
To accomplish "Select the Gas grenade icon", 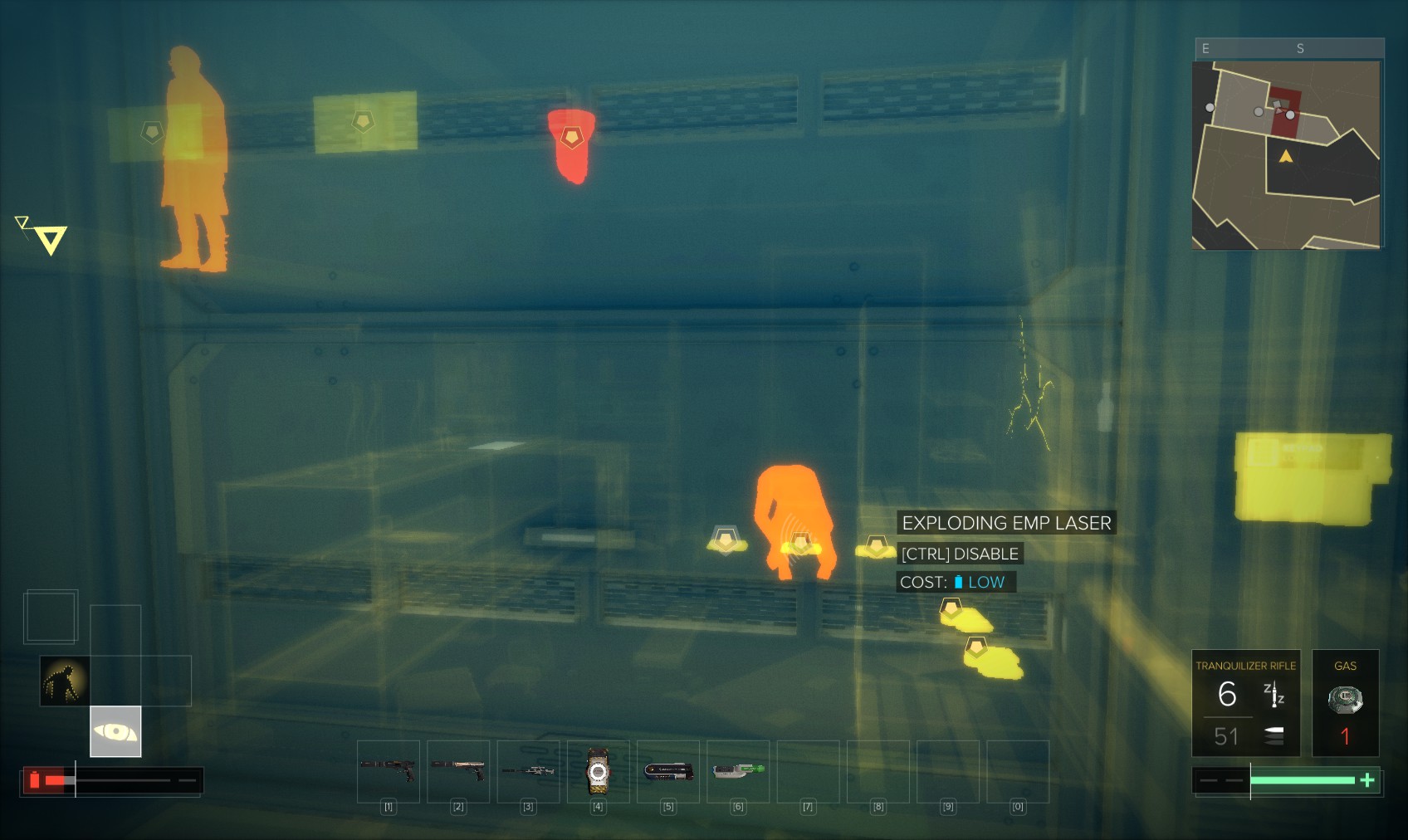I will pyautogui.click(x=1345, y=701).
